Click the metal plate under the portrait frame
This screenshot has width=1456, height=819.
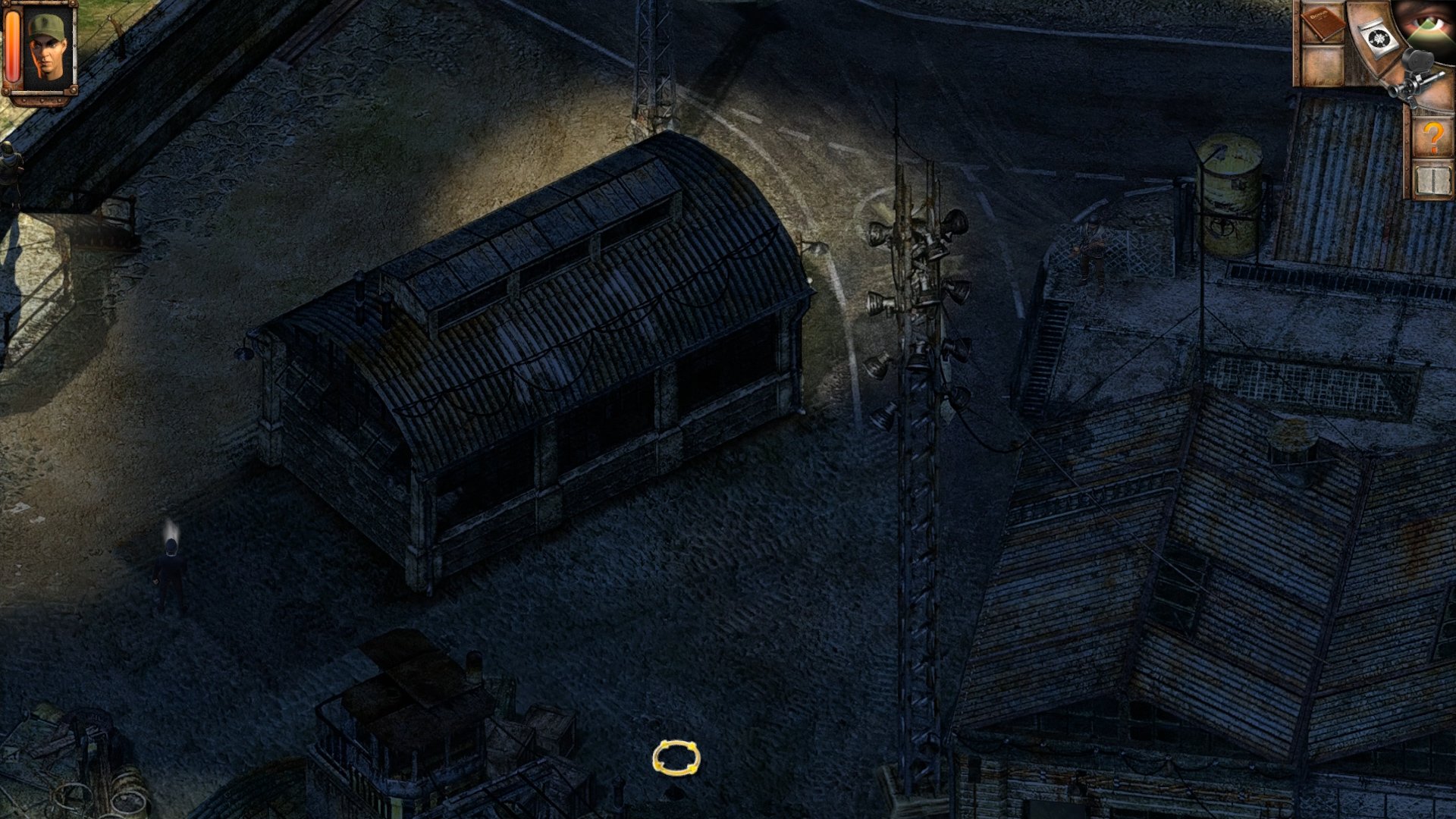click(38, 100)
